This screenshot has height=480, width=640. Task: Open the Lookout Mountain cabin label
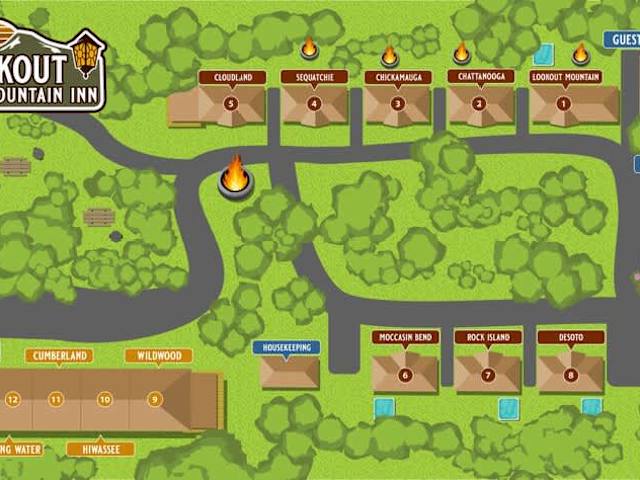pyautogui.click(x=567, y=77)
